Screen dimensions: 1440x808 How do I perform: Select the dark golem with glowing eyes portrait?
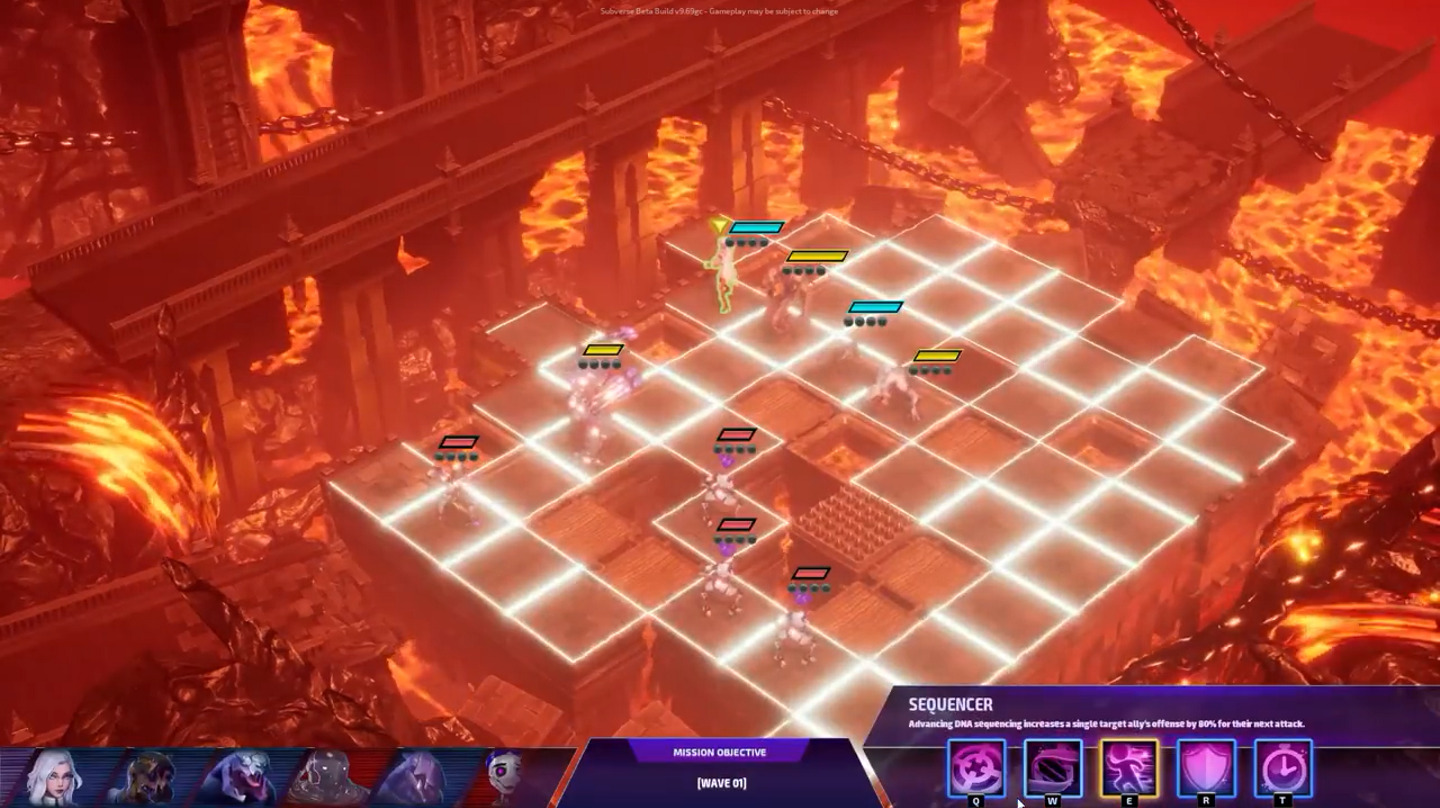tap(327, 778)
